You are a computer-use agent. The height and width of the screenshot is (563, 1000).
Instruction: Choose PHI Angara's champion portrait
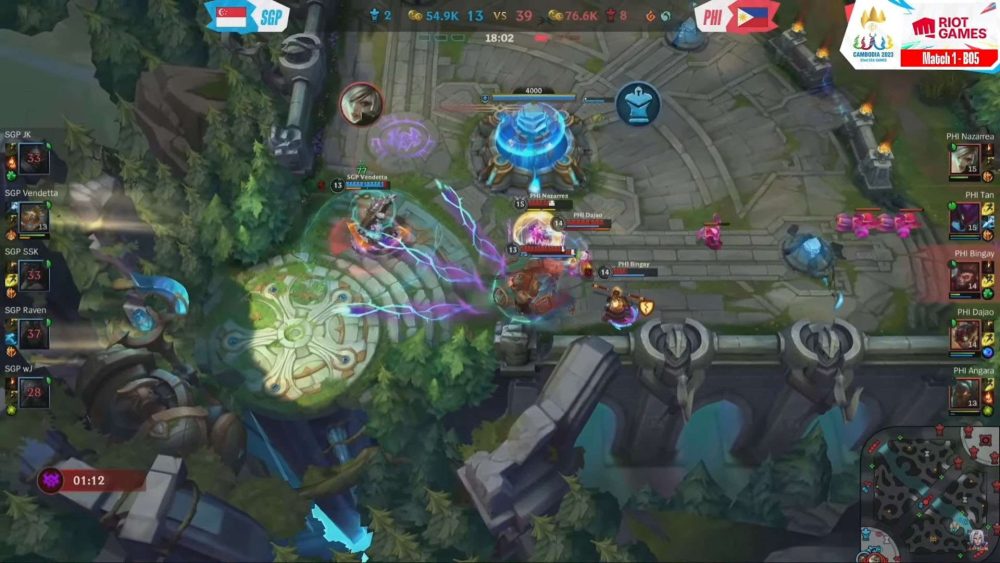coord(965,392)
